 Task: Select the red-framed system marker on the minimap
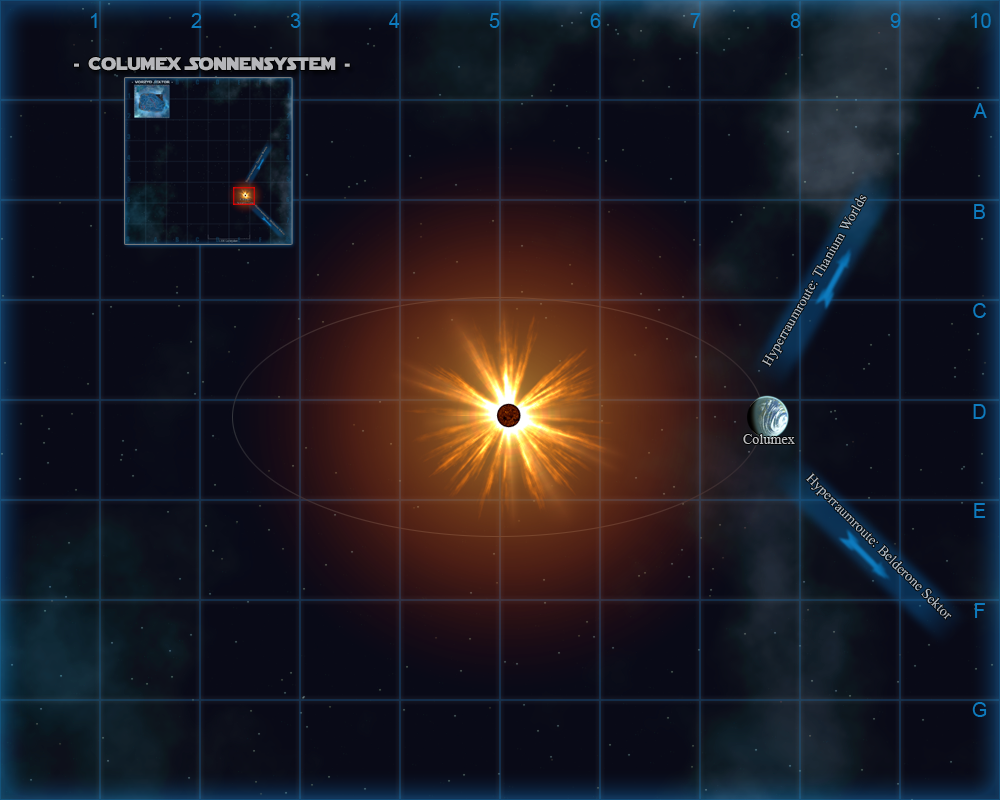pyautogui.click(x=244, y=195)
